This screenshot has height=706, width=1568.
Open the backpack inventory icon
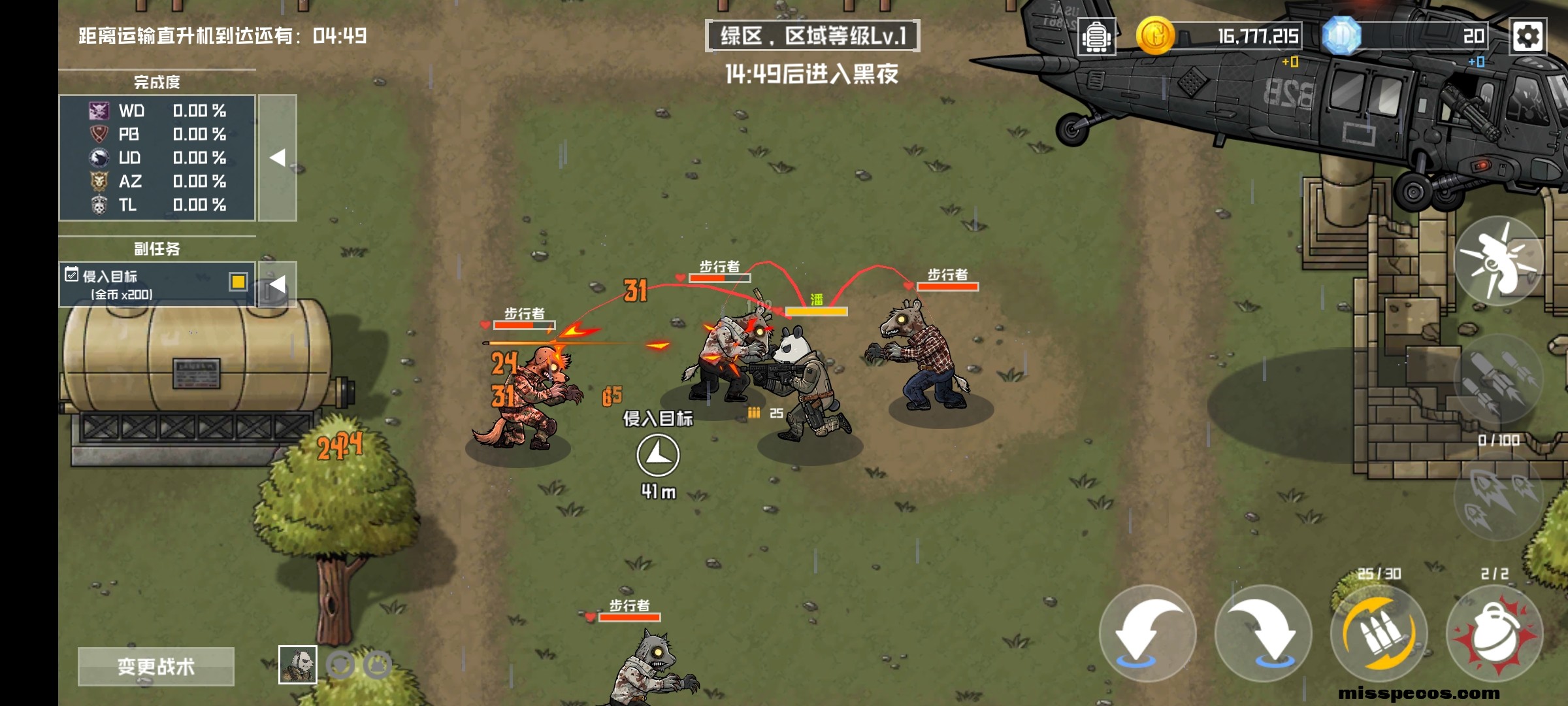point(1096,37)
